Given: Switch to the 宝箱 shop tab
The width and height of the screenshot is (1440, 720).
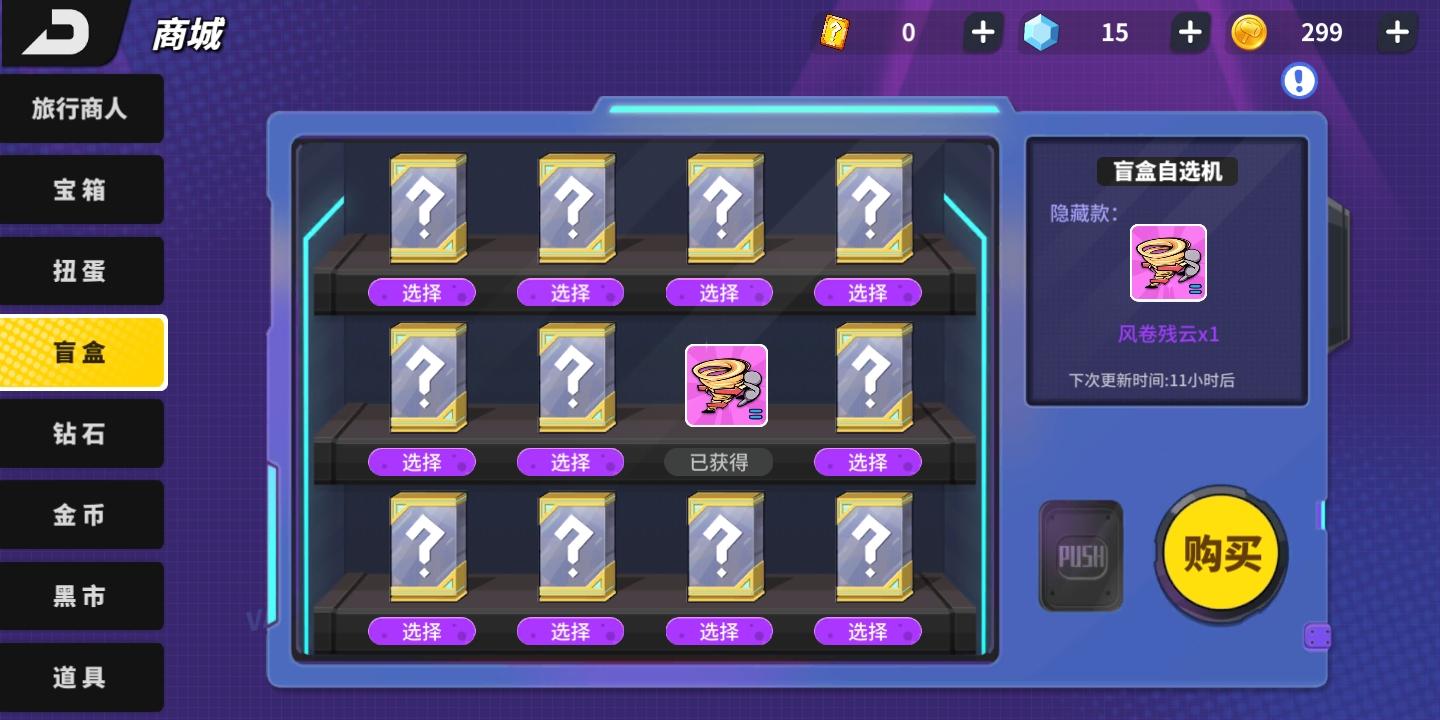Looking at the screenshot, I should coord(82,189).
